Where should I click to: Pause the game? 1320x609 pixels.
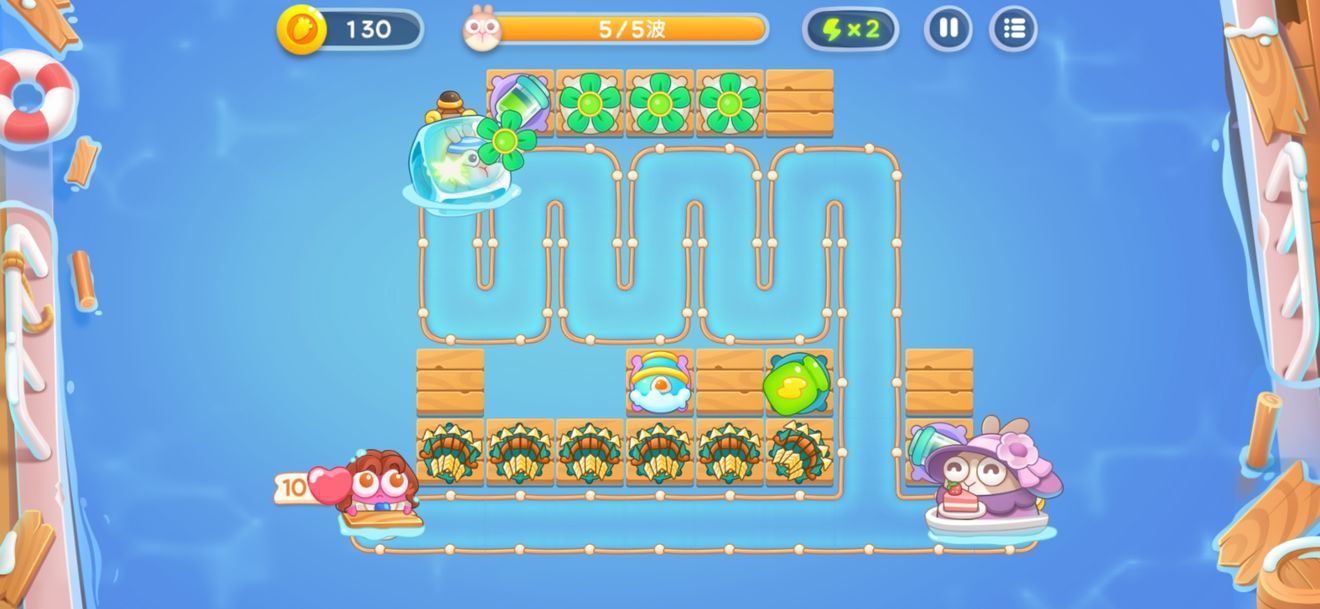(x=947, y=29)
